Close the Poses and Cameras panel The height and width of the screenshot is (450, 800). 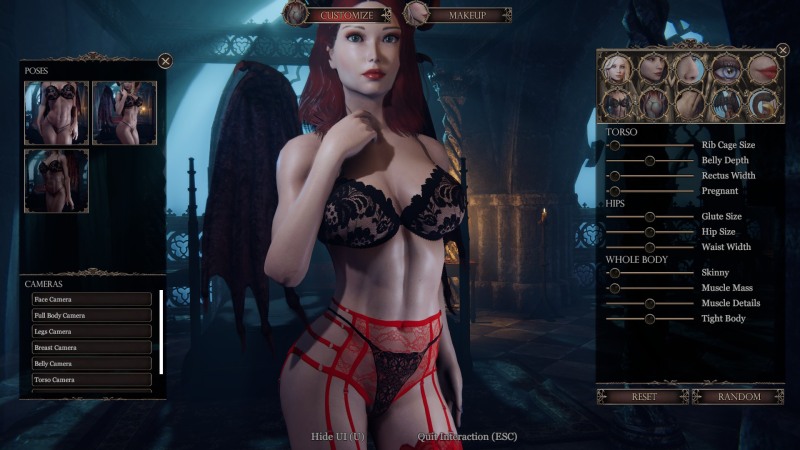tap(165, 61)
